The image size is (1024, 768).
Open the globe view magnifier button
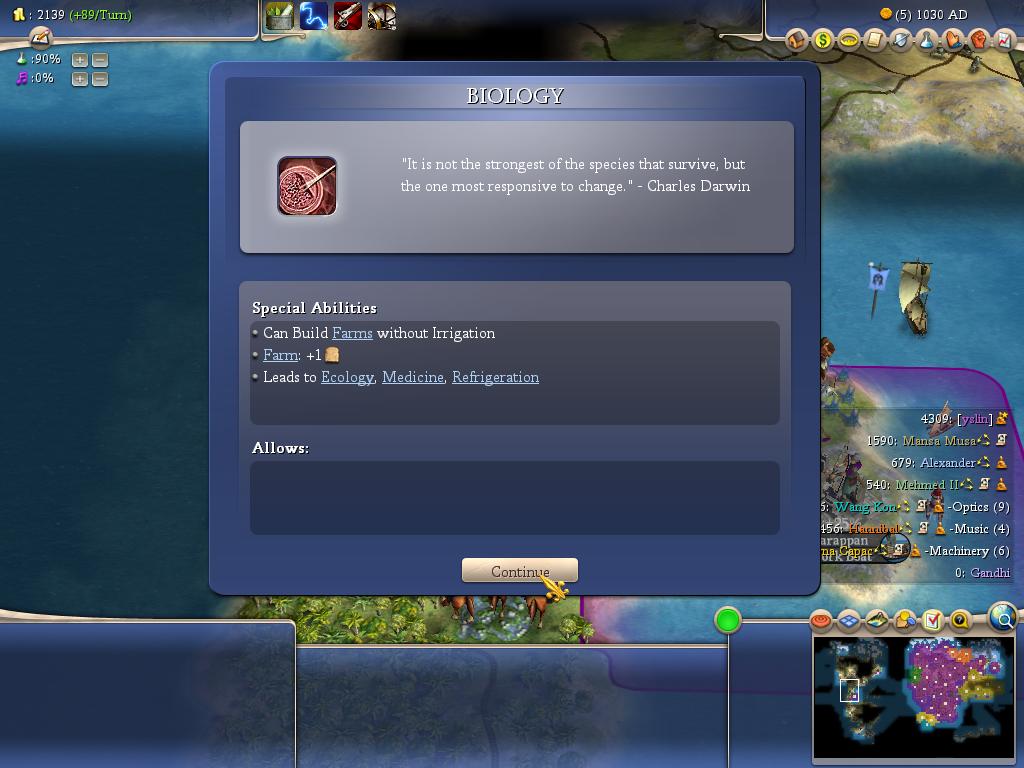(1003, 617)
